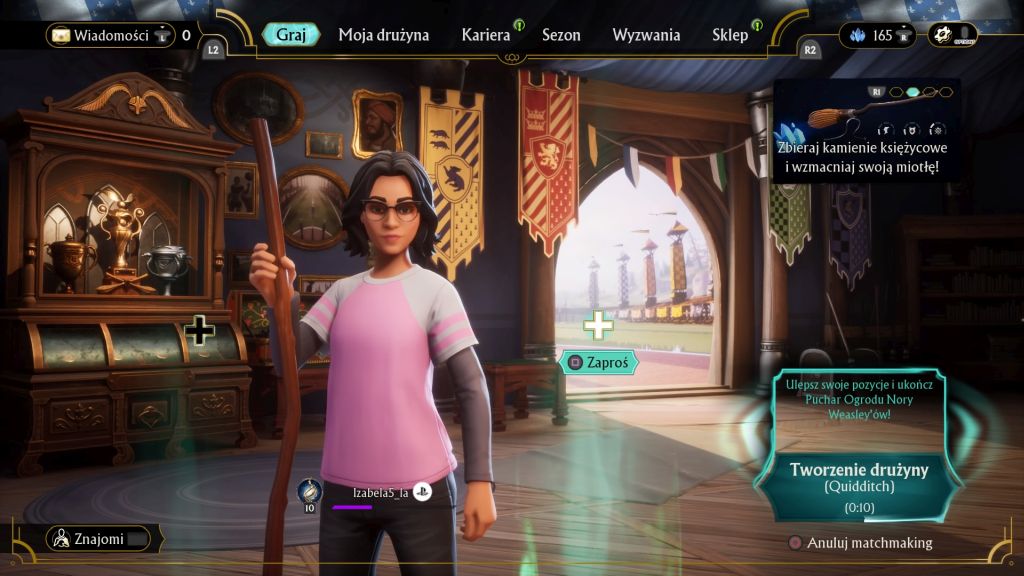
Task: Go to the Sezon tab
Action: point(561,35)
